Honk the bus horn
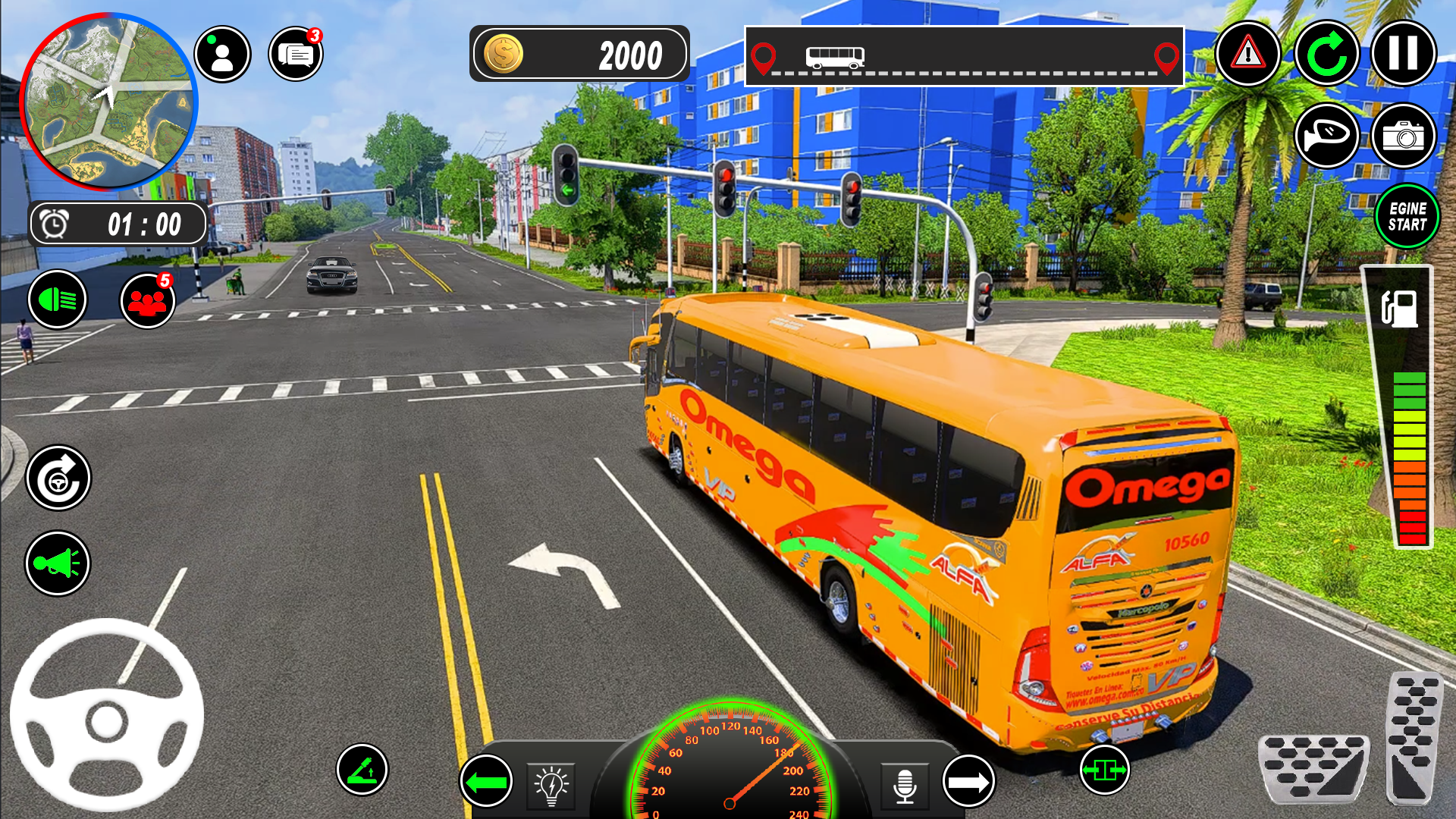The image size is (1456, 819). [58, 563]
